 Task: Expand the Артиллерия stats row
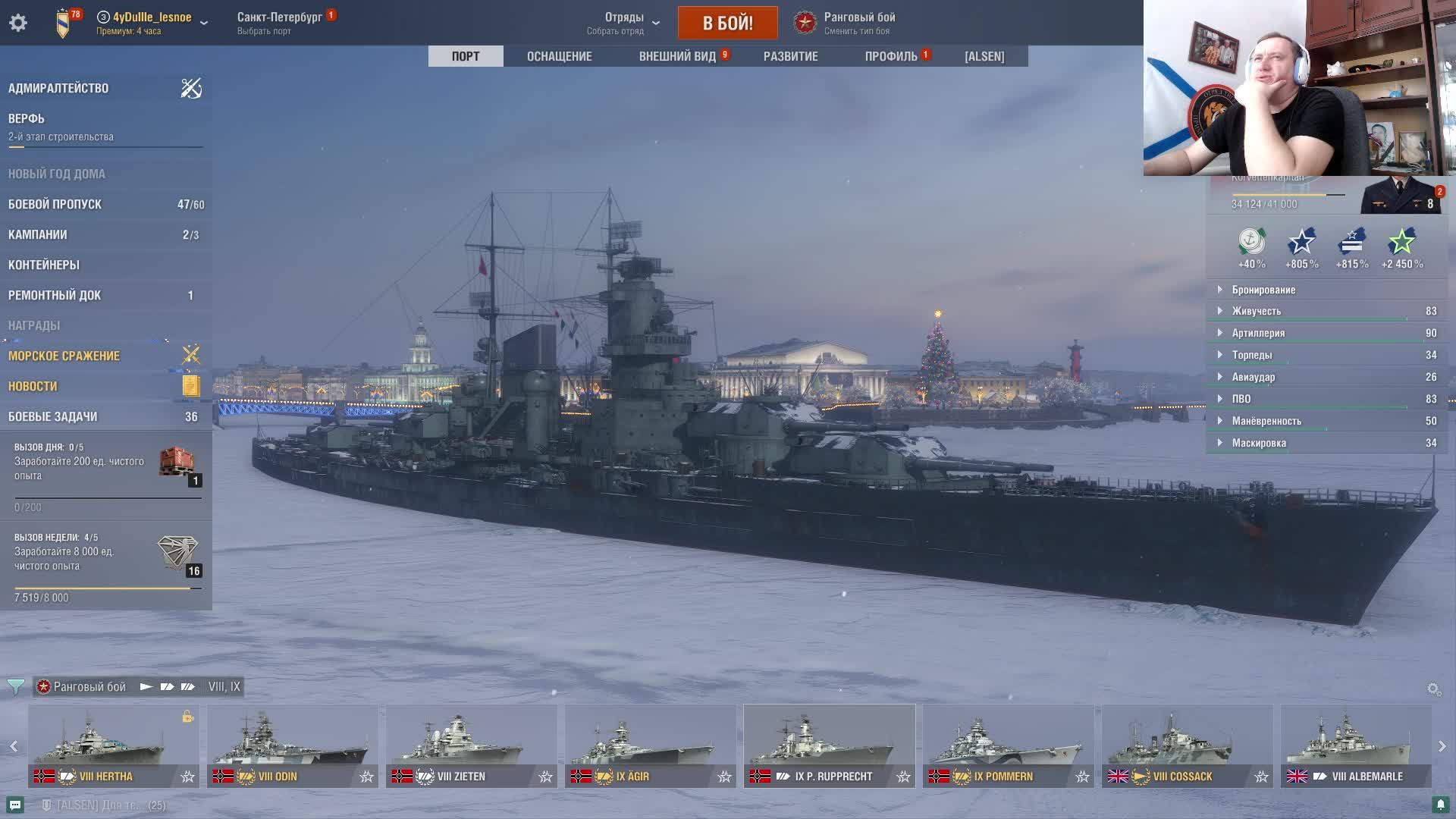[1258, 333]
